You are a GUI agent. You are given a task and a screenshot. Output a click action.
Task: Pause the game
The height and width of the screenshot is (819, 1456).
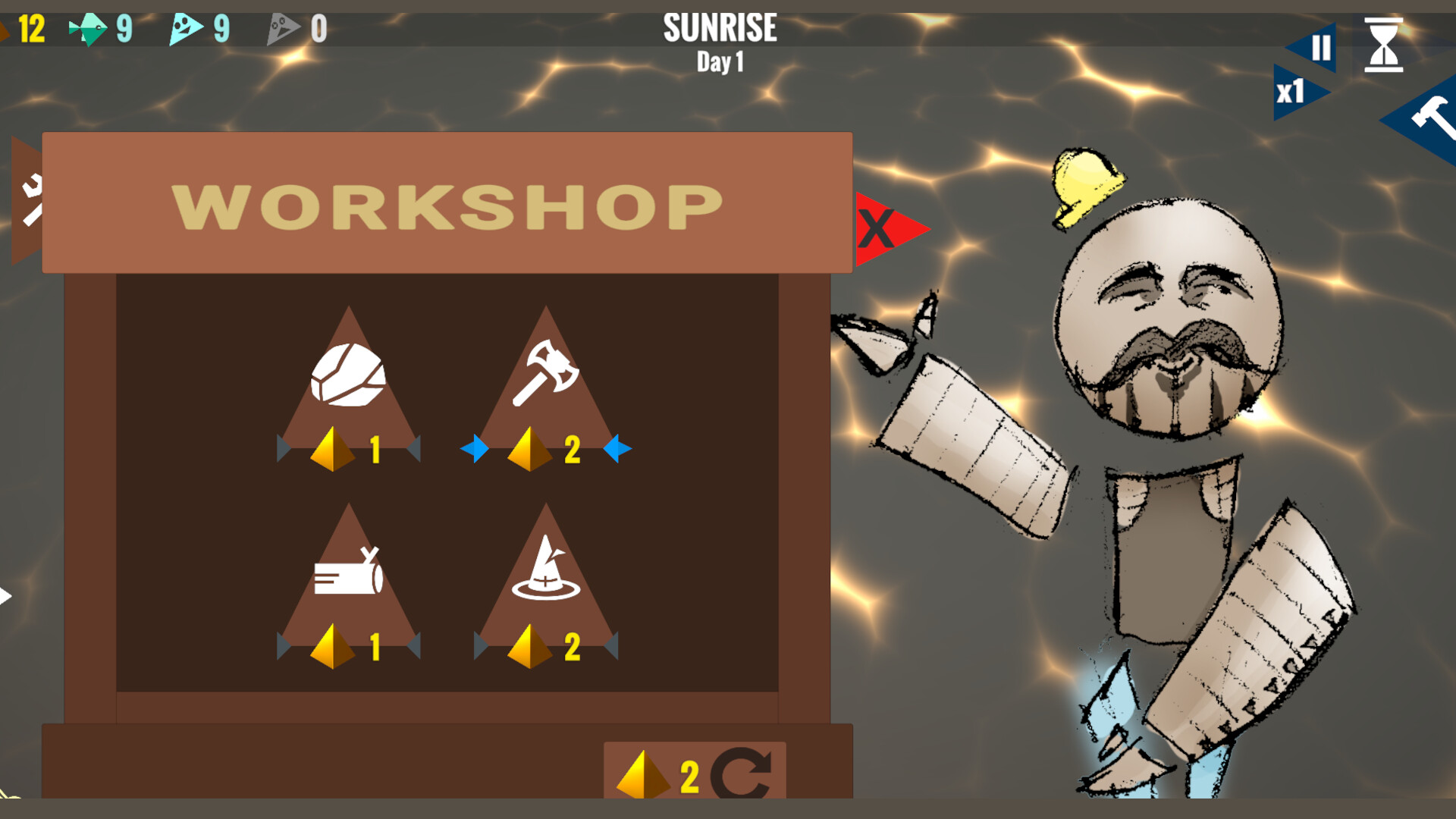(1319, 47)
